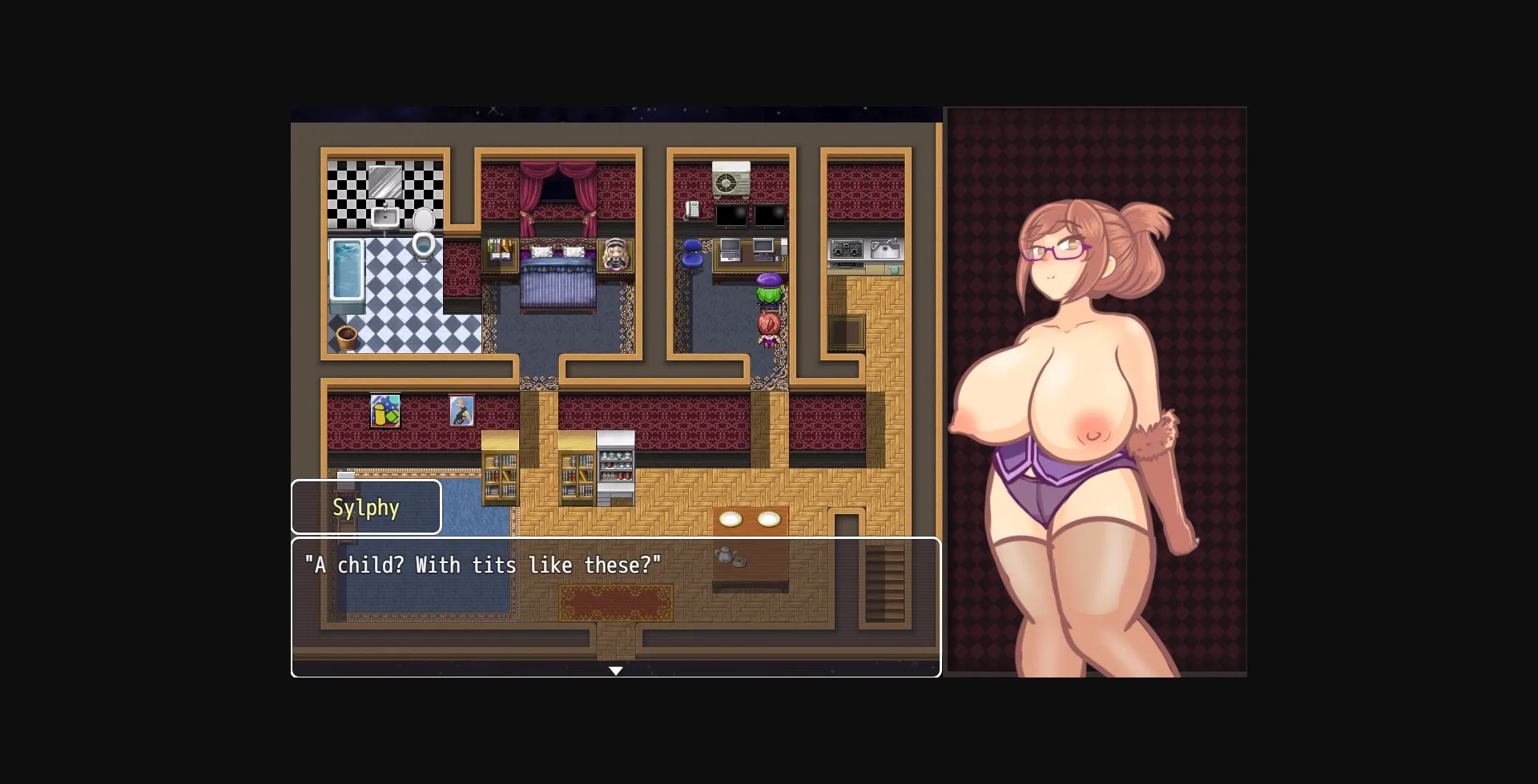This screenshot has width=1538, height=784.
Task: Expand the dialogue using the continue arrow
Action: tap(617, 671)
